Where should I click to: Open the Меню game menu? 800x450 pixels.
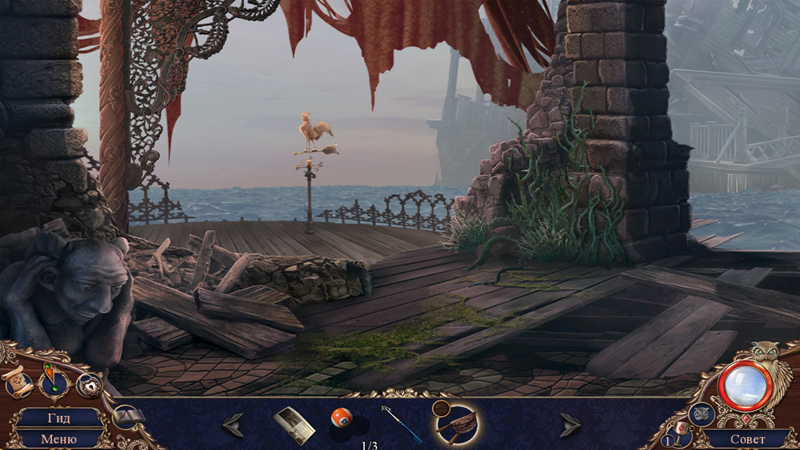pyautogui.click(x=57, y=437)
